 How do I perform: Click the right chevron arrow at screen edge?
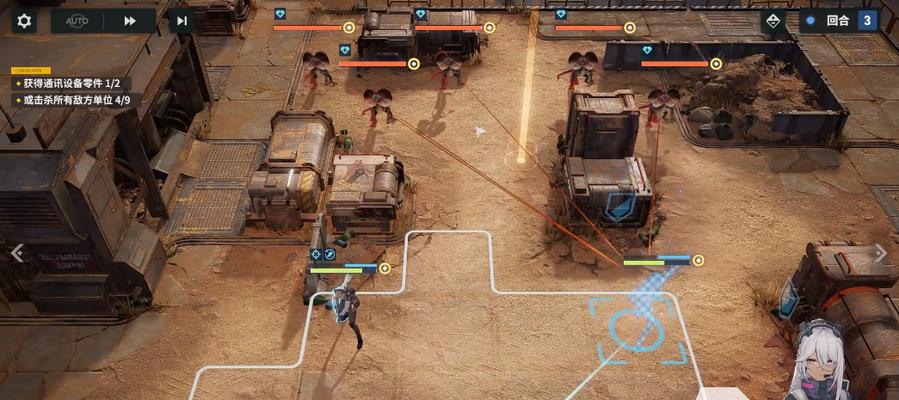pos(880,253)
